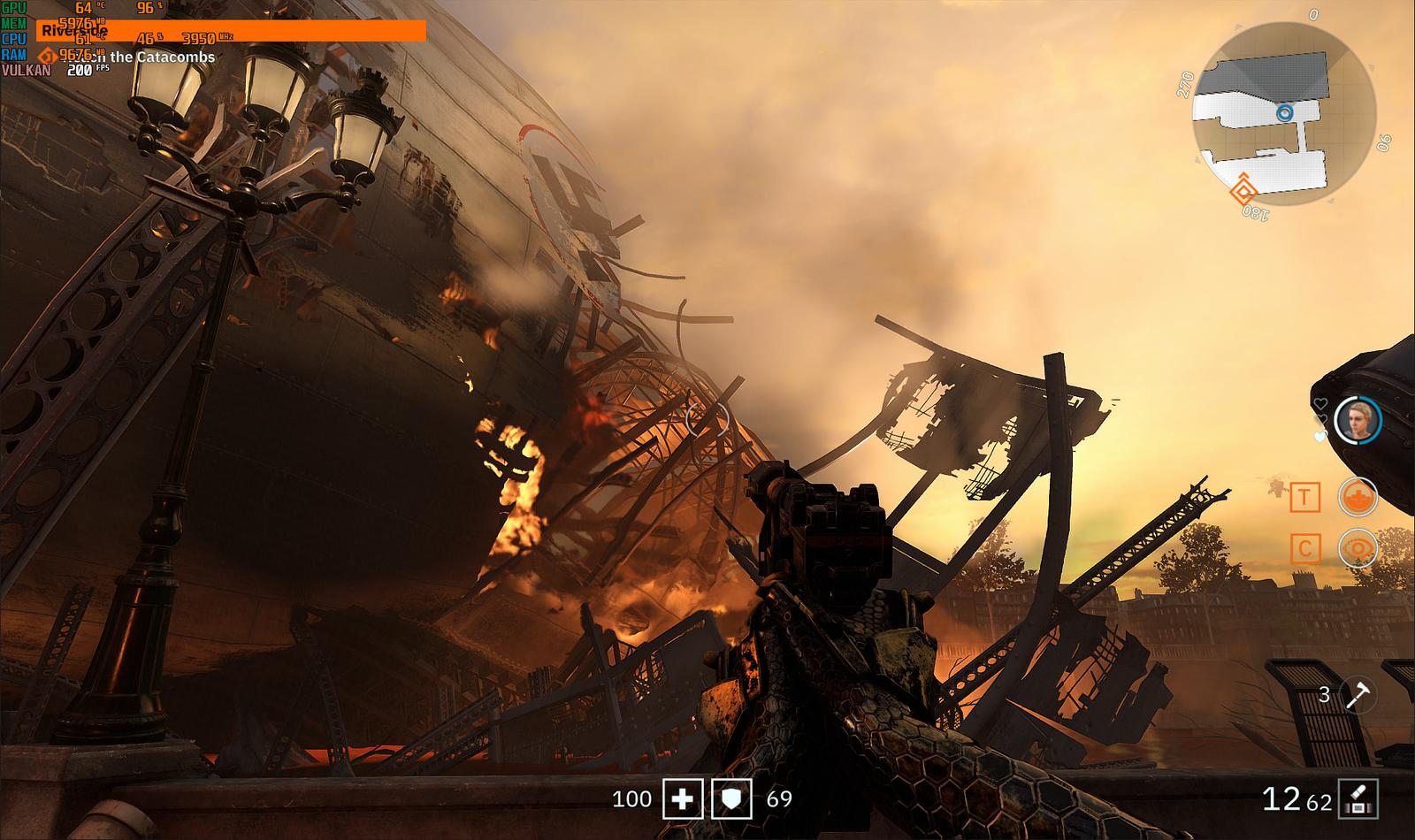This screenshot has width=1415, height=840.
Task: Select the throwing hatchet icon
Action: click(1356, 694)
